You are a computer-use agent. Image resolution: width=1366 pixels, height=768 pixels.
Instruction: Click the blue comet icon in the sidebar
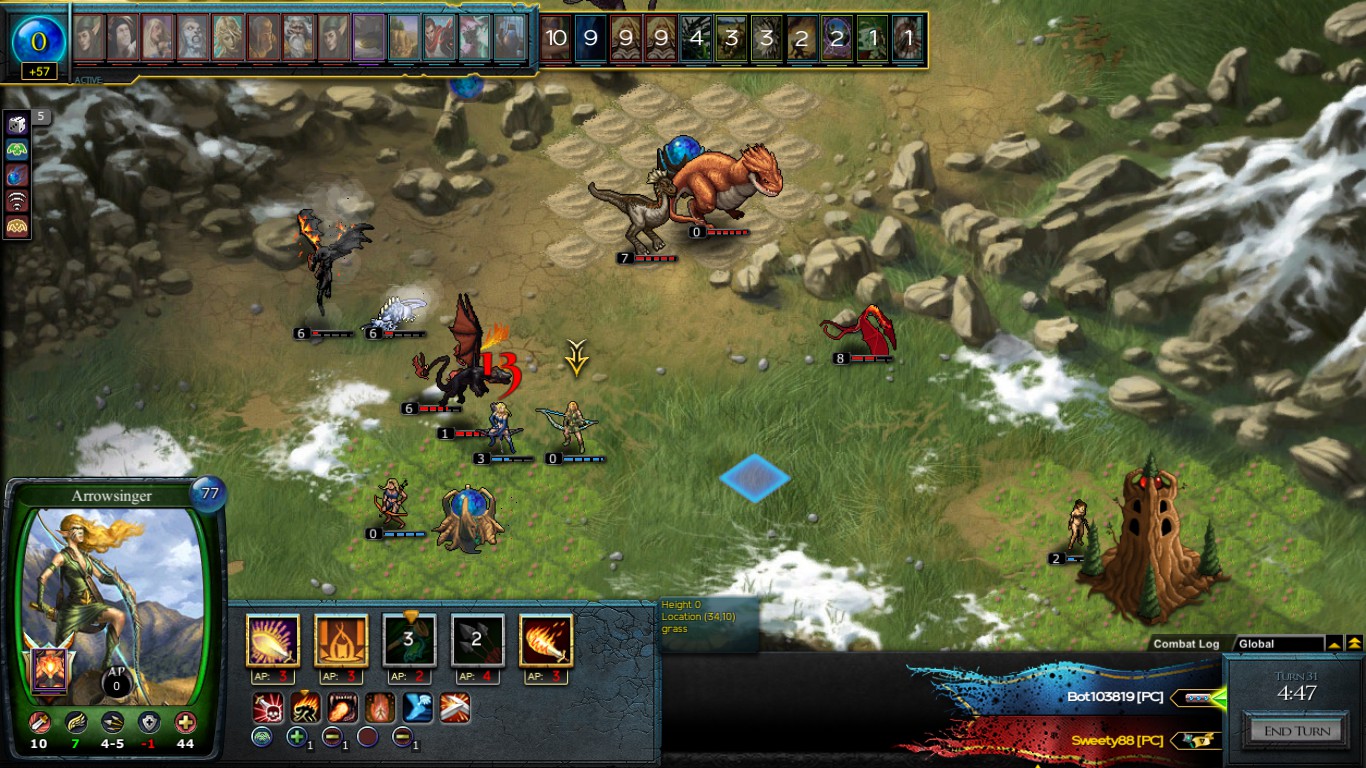[x=17, y=175]
